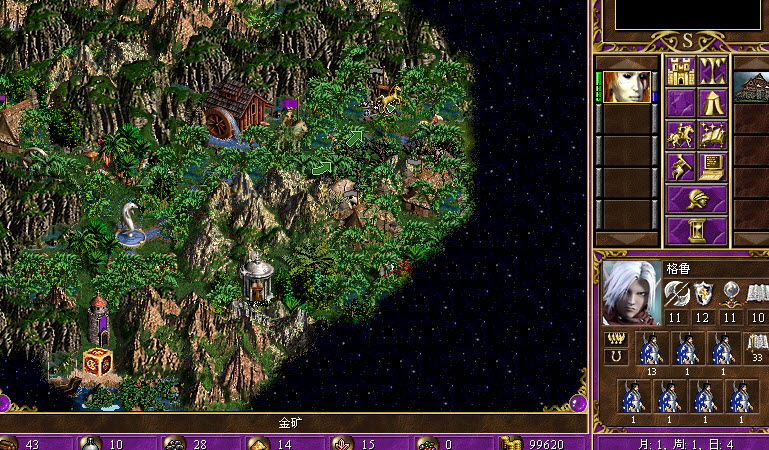Click the purple gem at map's bottom-right corner

[x=578, y=403]
